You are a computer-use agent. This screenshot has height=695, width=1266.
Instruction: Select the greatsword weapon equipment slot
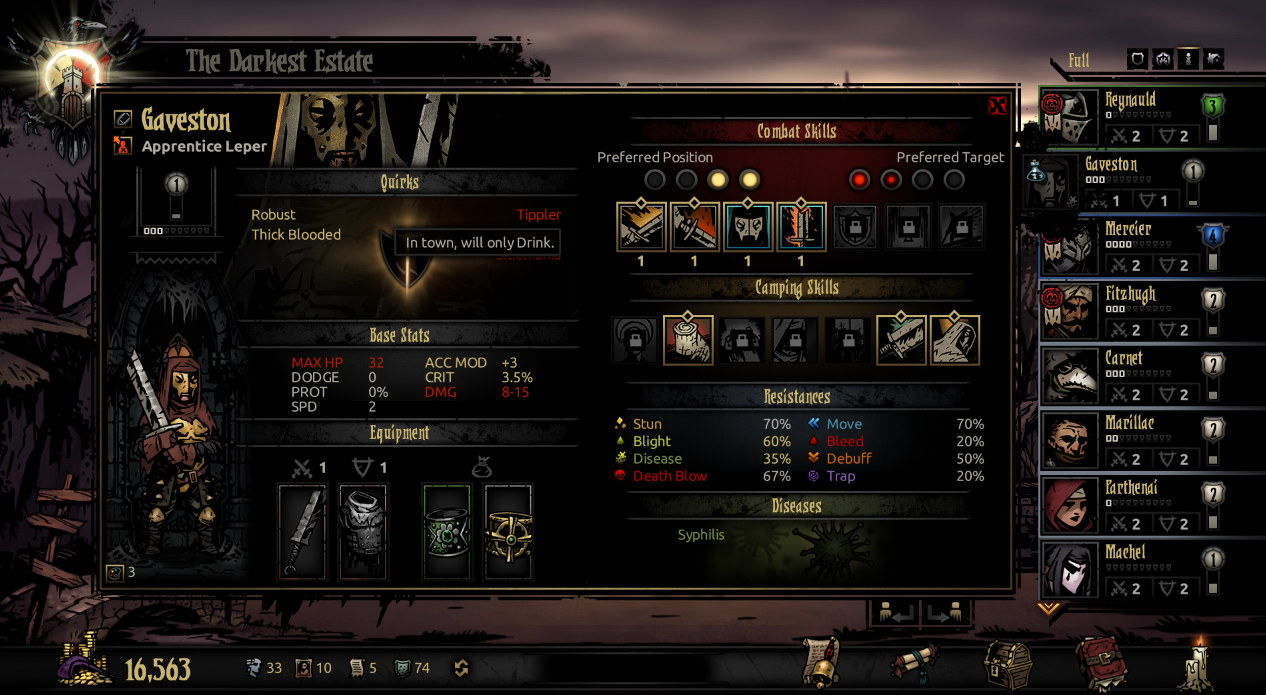[302, 531]
